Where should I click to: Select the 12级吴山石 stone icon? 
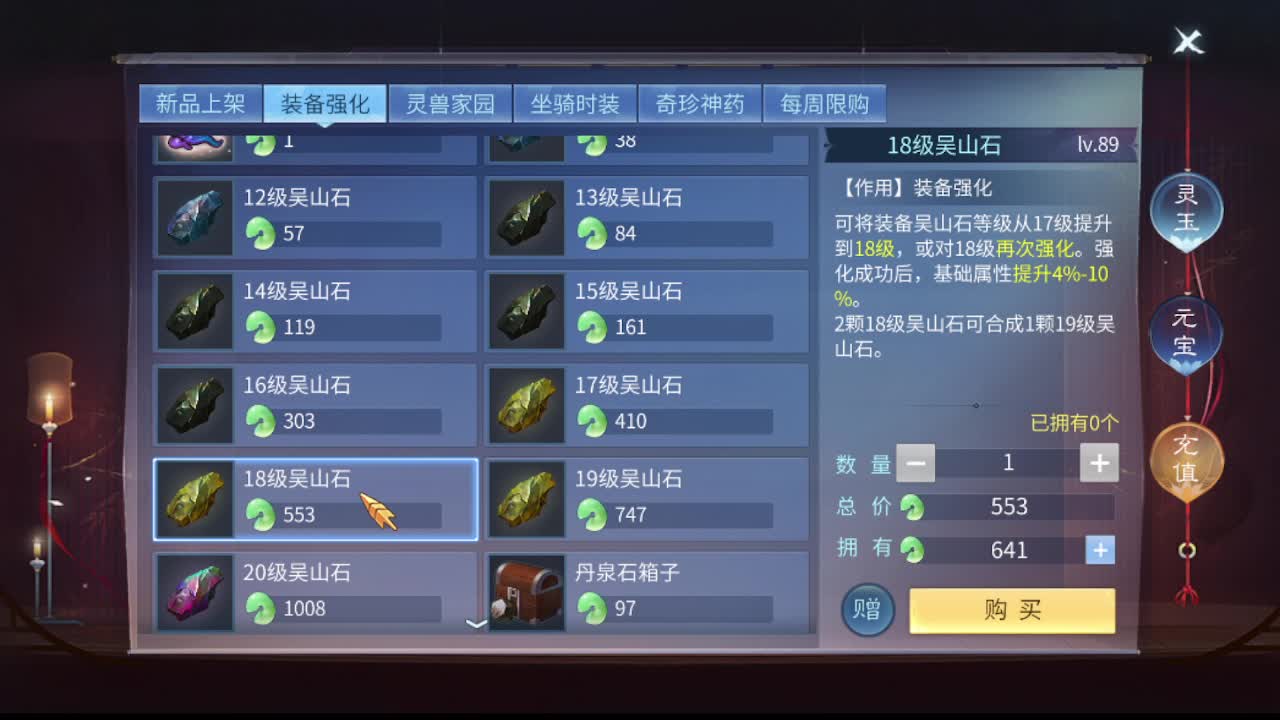coord(195,218)
